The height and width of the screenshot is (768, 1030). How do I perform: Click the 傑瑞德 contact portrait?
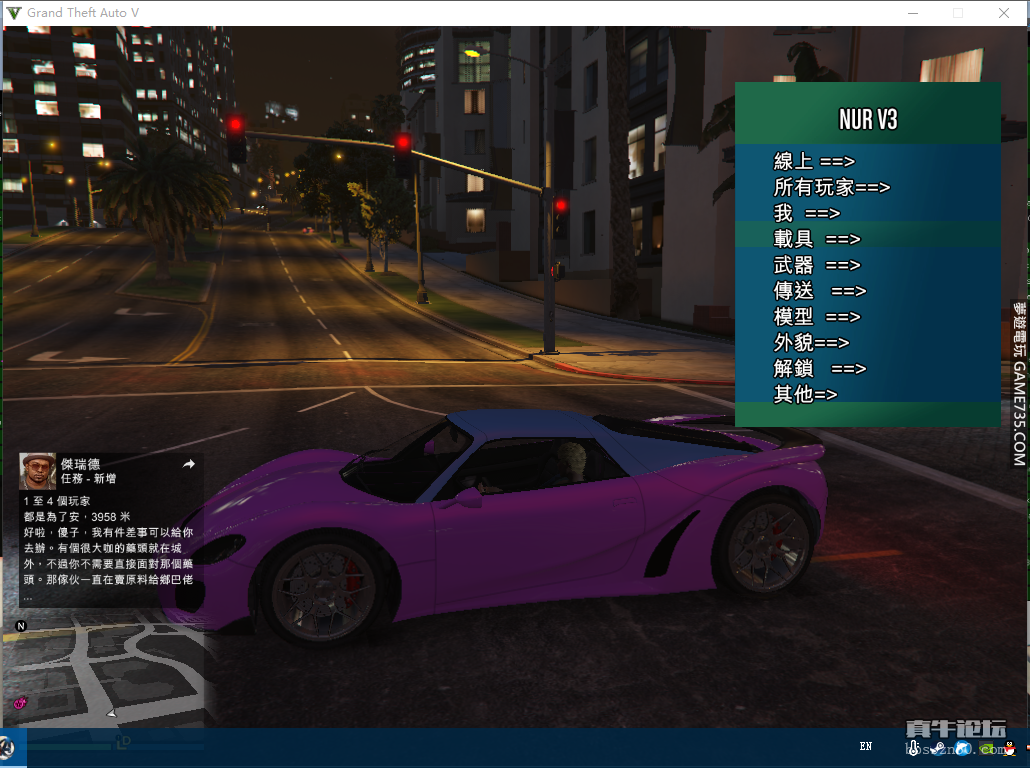(x=37, y=471)
